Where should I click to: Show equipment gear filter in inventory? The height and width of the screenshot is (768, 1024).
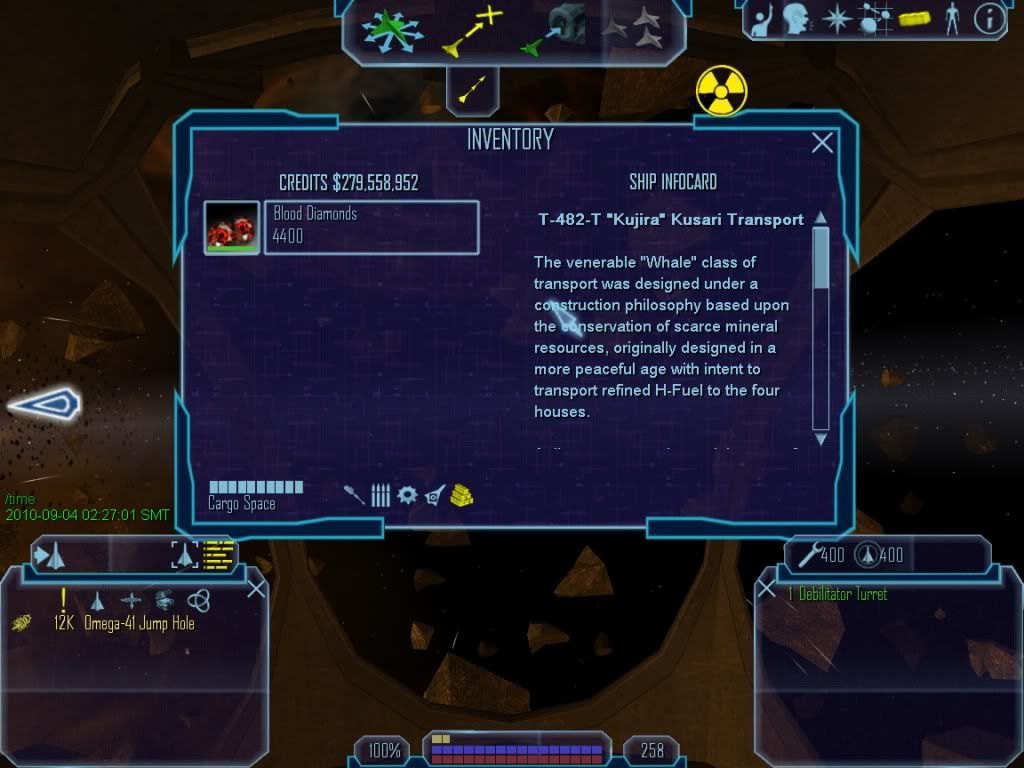tap(406, 494)
